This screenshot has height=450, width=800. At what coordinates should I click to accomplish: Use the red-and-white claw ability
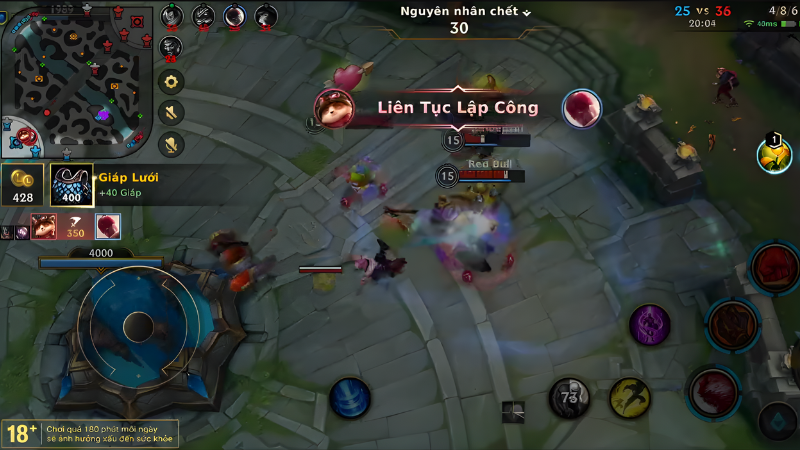(712, 390)
